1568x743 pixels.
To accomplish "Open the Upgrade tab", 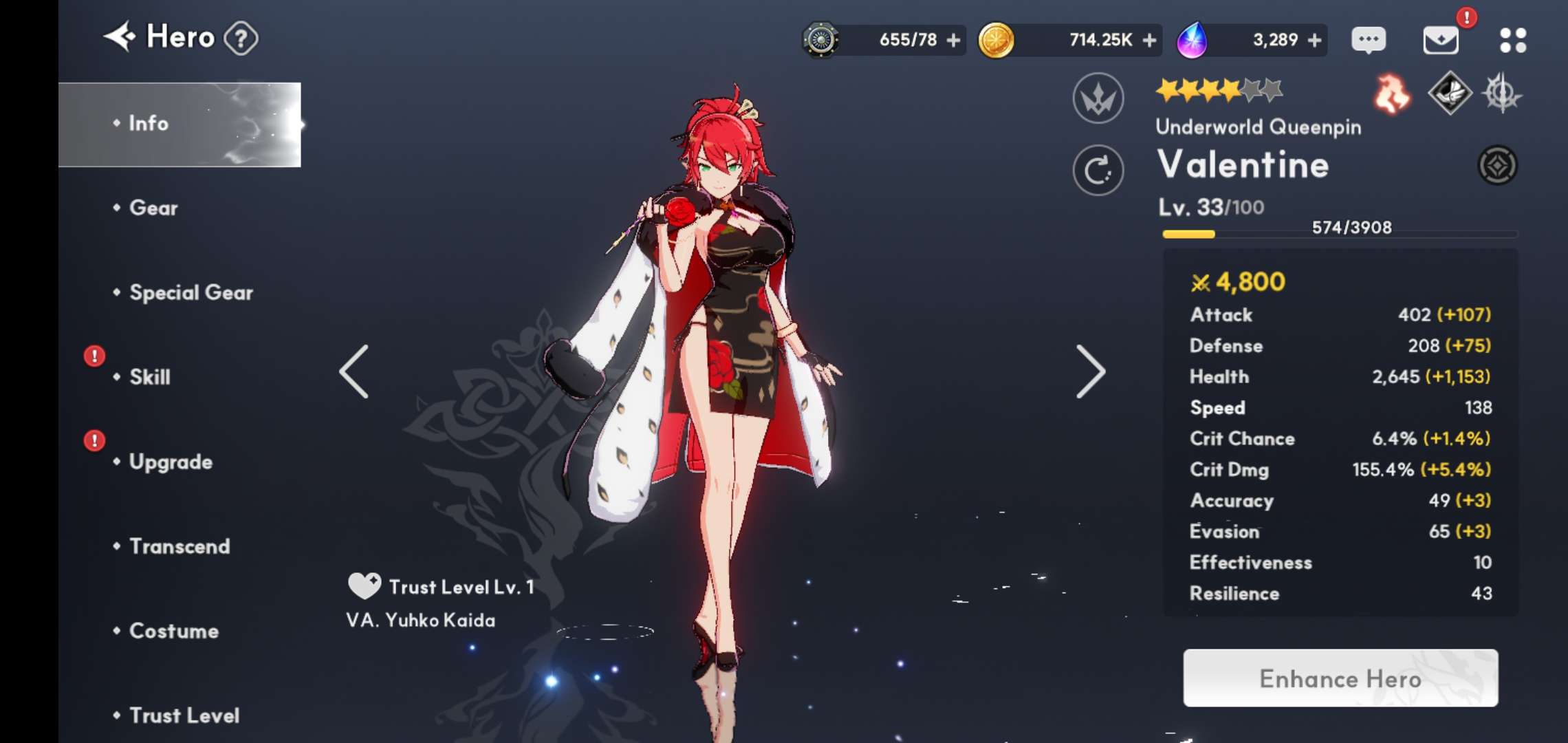I will pos(171,462).
